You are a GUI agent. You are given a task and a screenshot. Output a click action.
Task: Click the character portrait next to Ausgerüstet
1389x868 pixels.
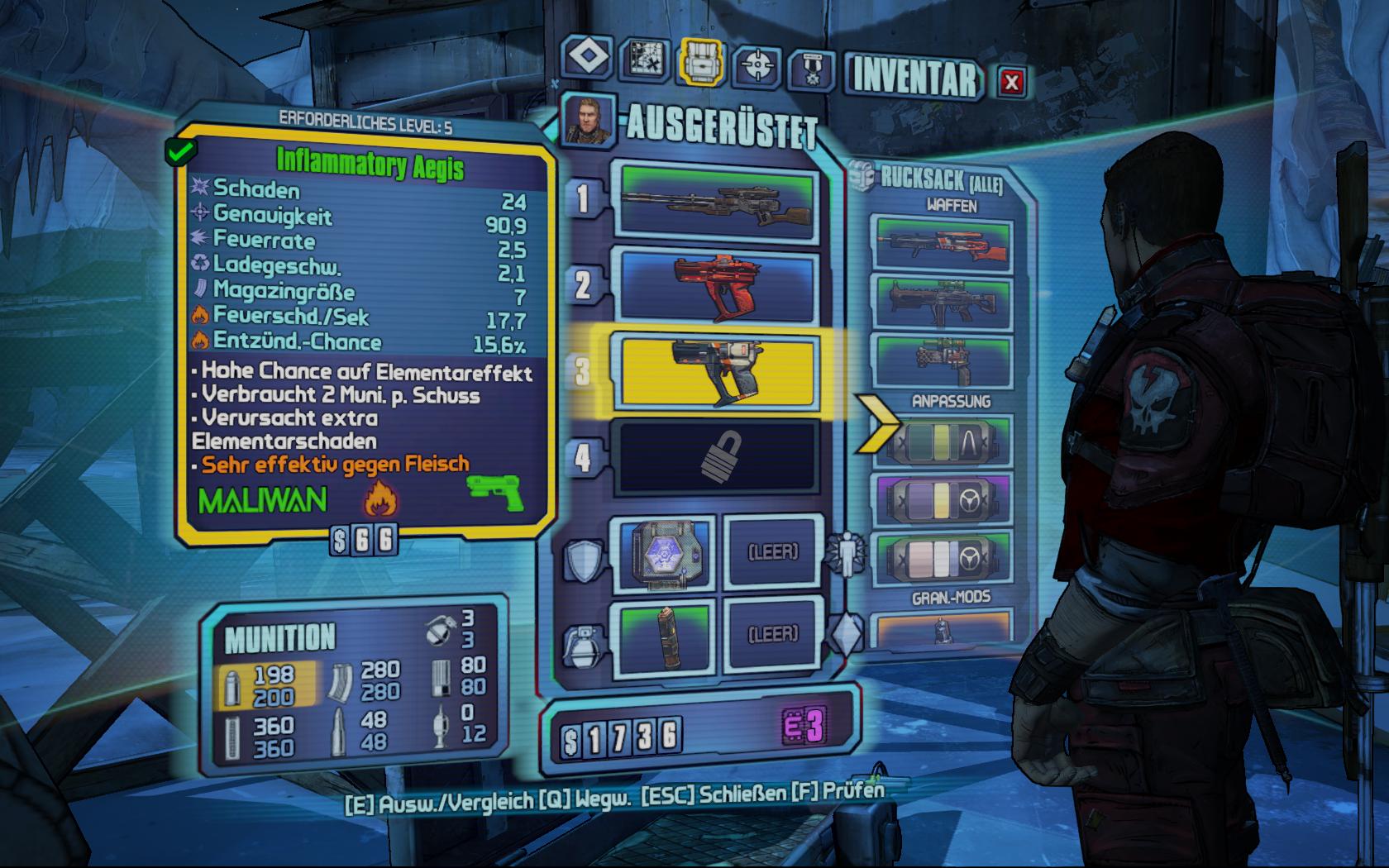coord(588,117)
